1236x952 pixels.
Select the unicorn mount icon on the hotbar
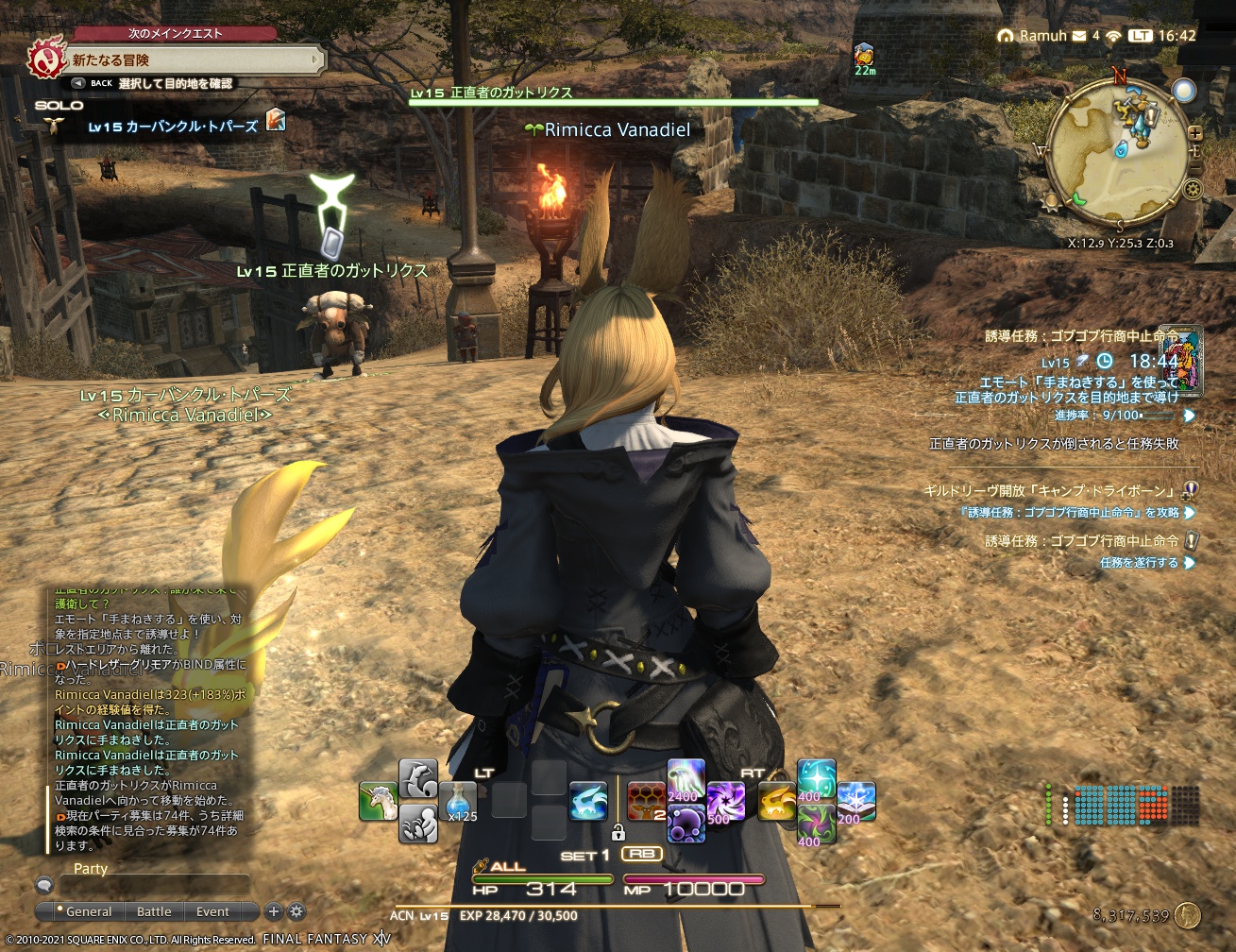[376, 798]
